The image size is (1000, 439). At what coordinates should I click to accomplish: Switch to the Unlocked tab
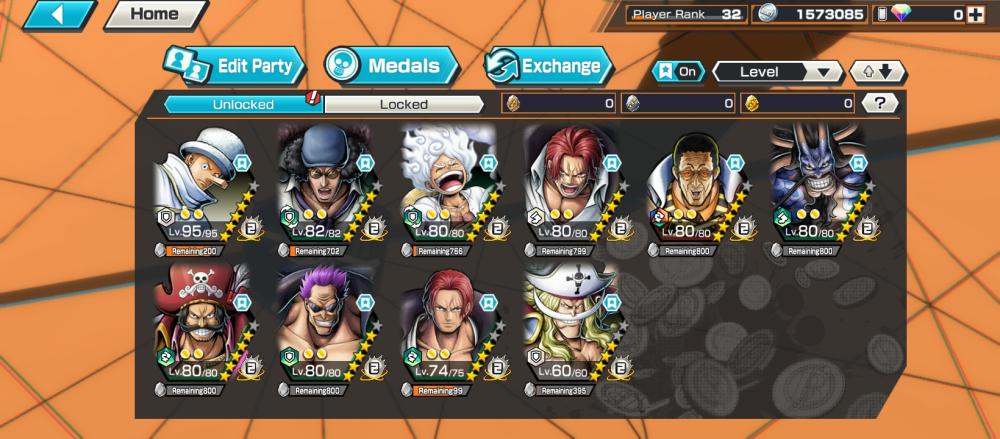pos(242,103)
